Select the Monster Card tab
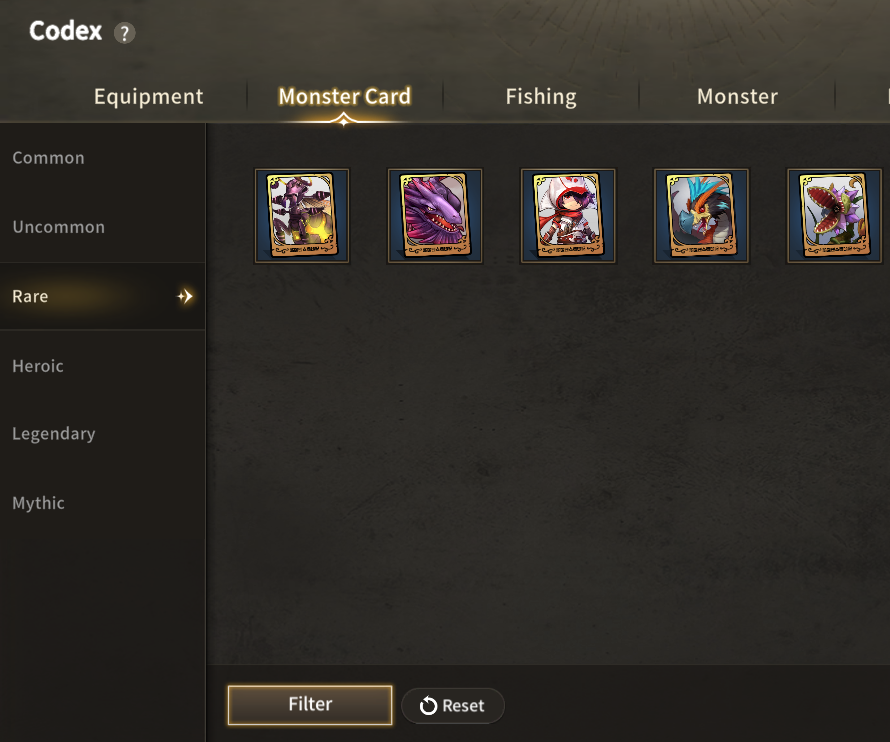Viewport: 890px width, 742px height. [344, 96]
